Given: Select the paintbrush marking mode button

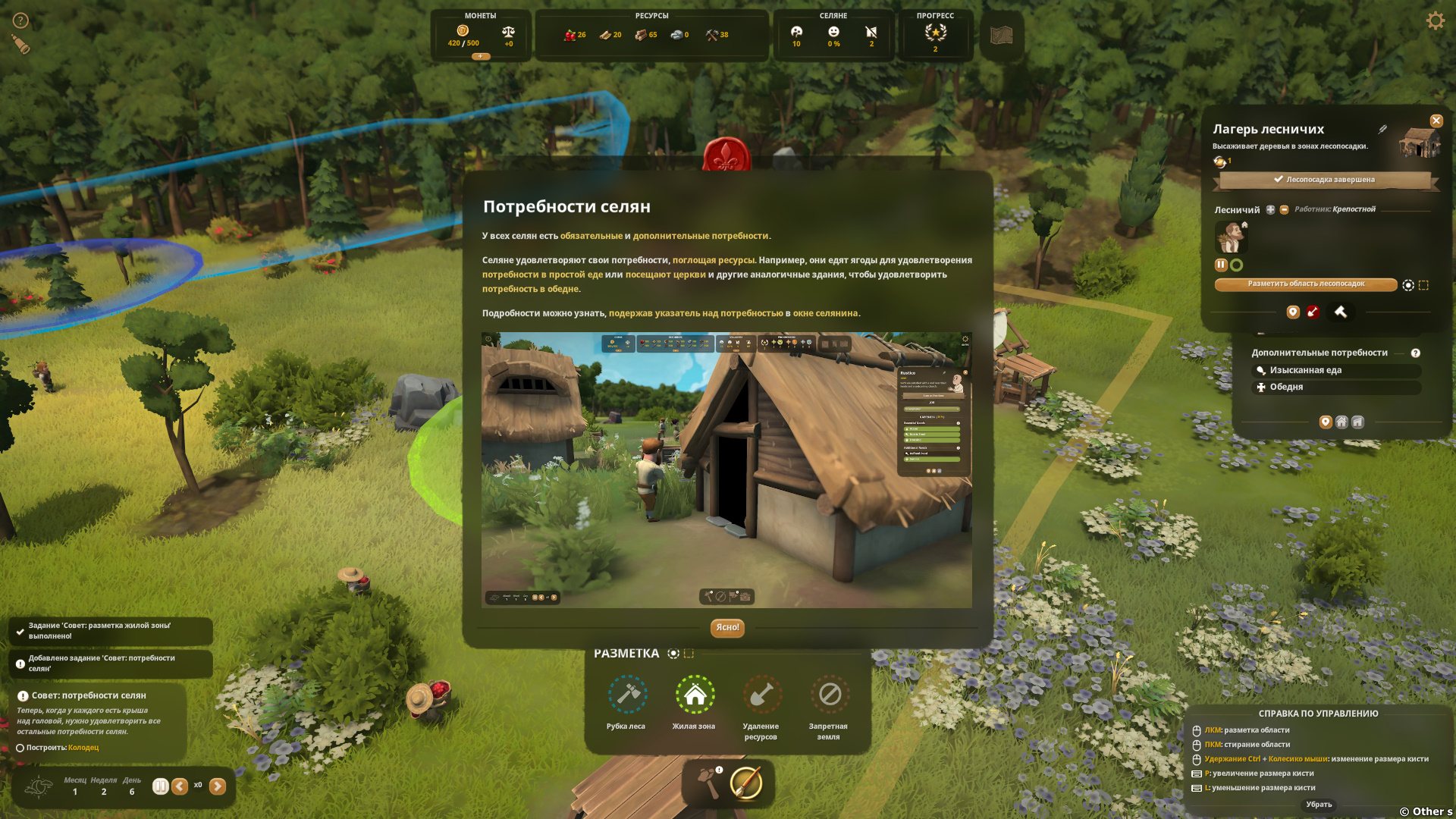Looking at the screenshot, I should coord(746,783).
